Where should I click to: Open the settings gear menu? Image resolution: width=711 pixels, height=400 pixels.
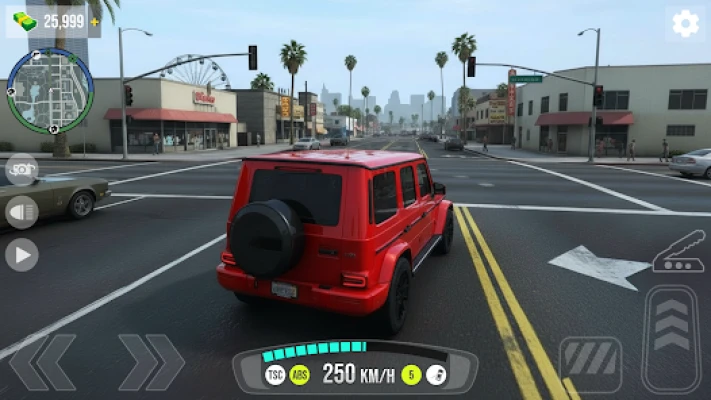click(685, 24)
